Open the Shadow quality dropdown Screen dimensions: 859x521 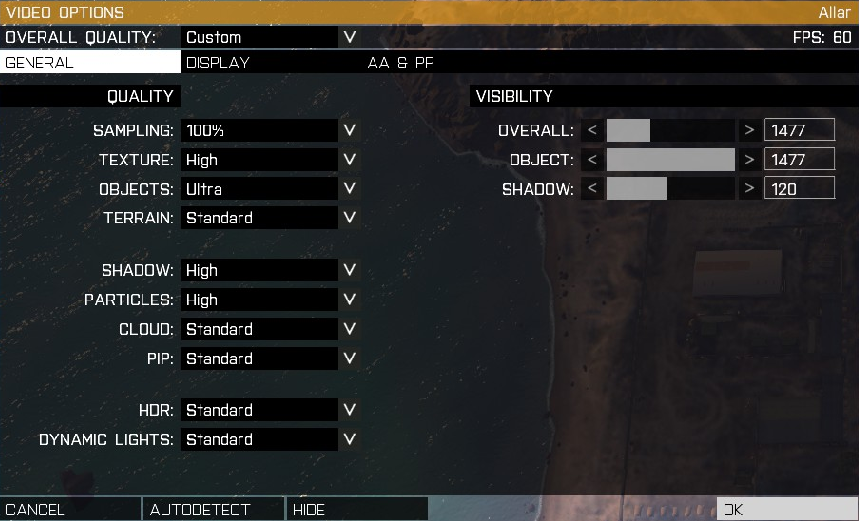270,270
